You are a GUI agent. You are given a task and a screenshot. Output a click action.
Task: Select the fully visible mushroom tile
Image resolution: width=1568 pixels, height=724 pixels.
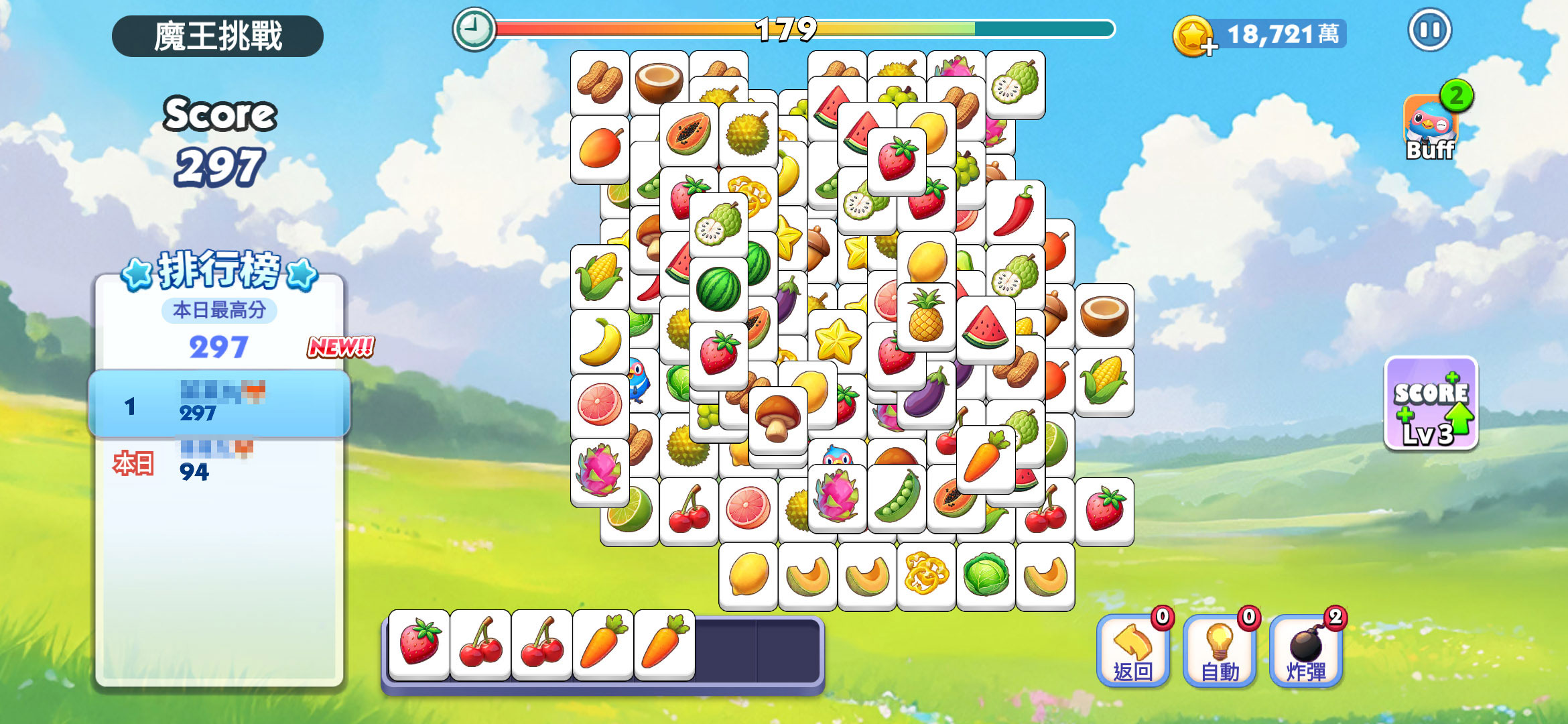tap(777, 420)
